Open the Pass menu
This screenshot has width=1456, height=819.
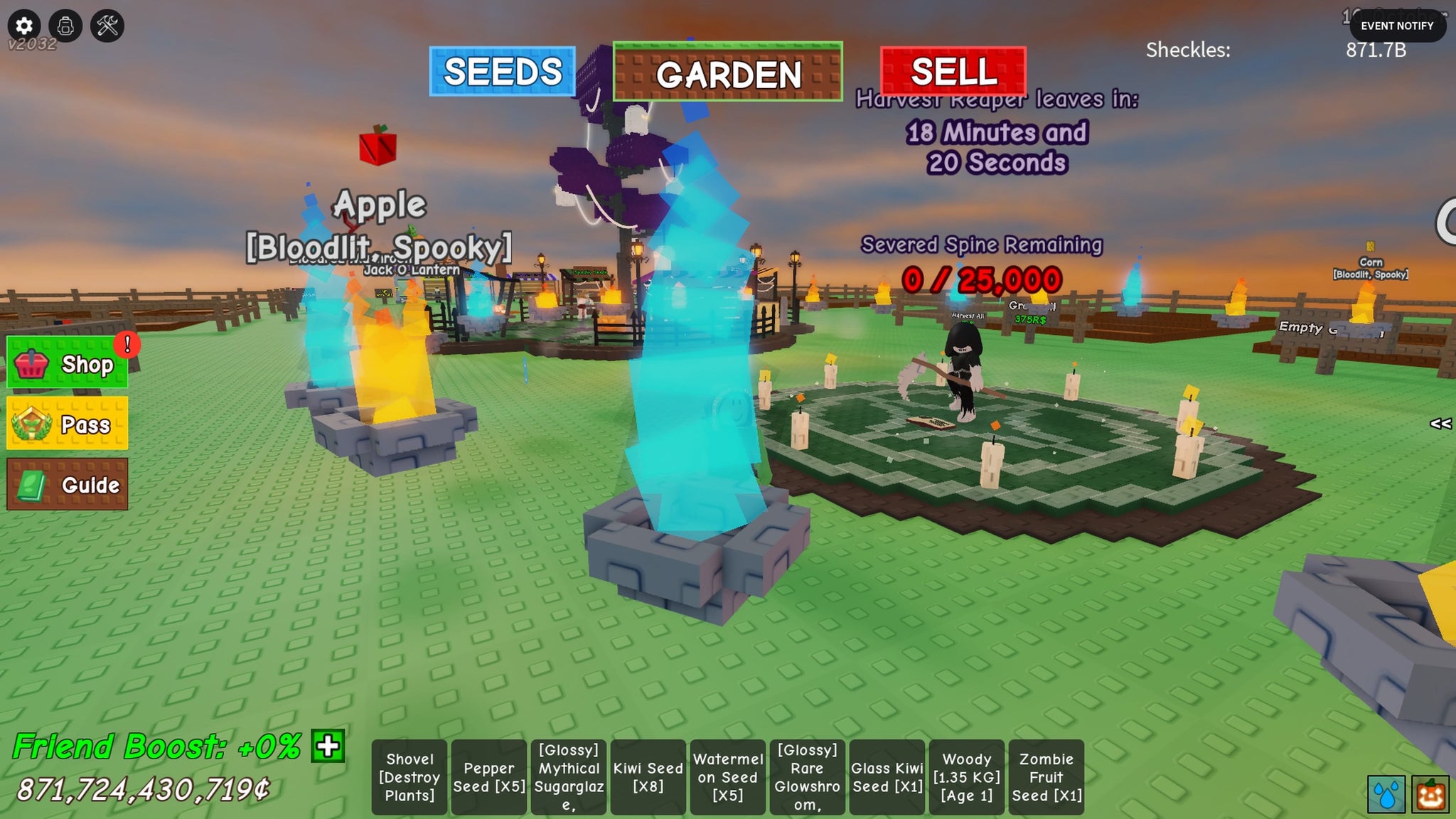pyautogui.click(x=68, y=424)
